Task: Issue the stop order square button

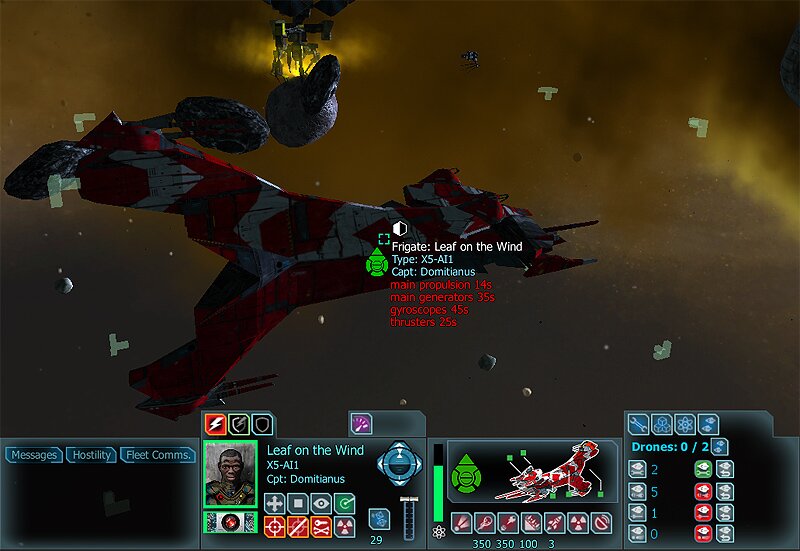Action: click(297, 503)
